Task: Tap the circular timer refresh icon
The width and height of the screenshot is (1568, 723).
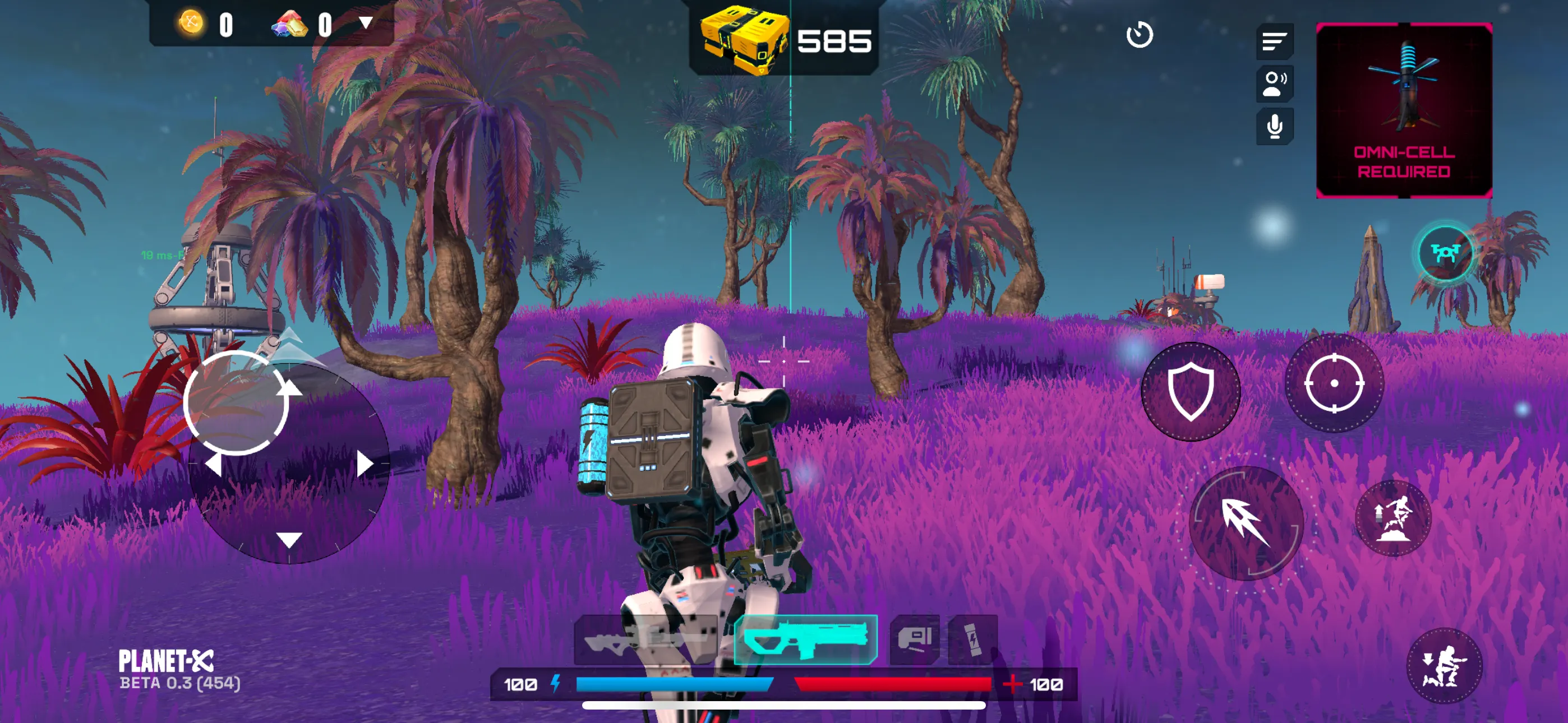Action: coord(1139,35)
